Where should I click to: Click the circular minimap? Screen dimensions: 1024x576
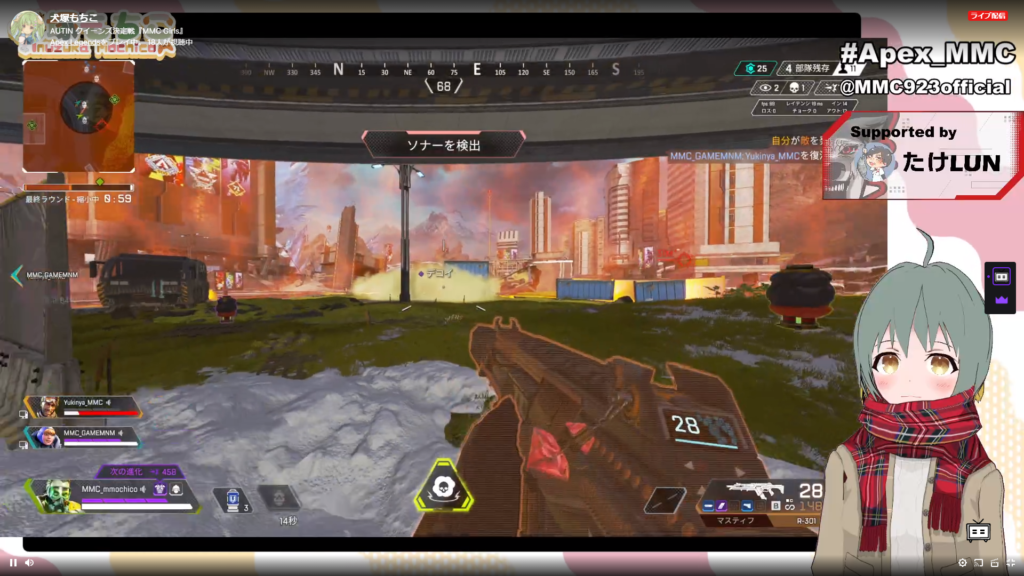(82, 107)
